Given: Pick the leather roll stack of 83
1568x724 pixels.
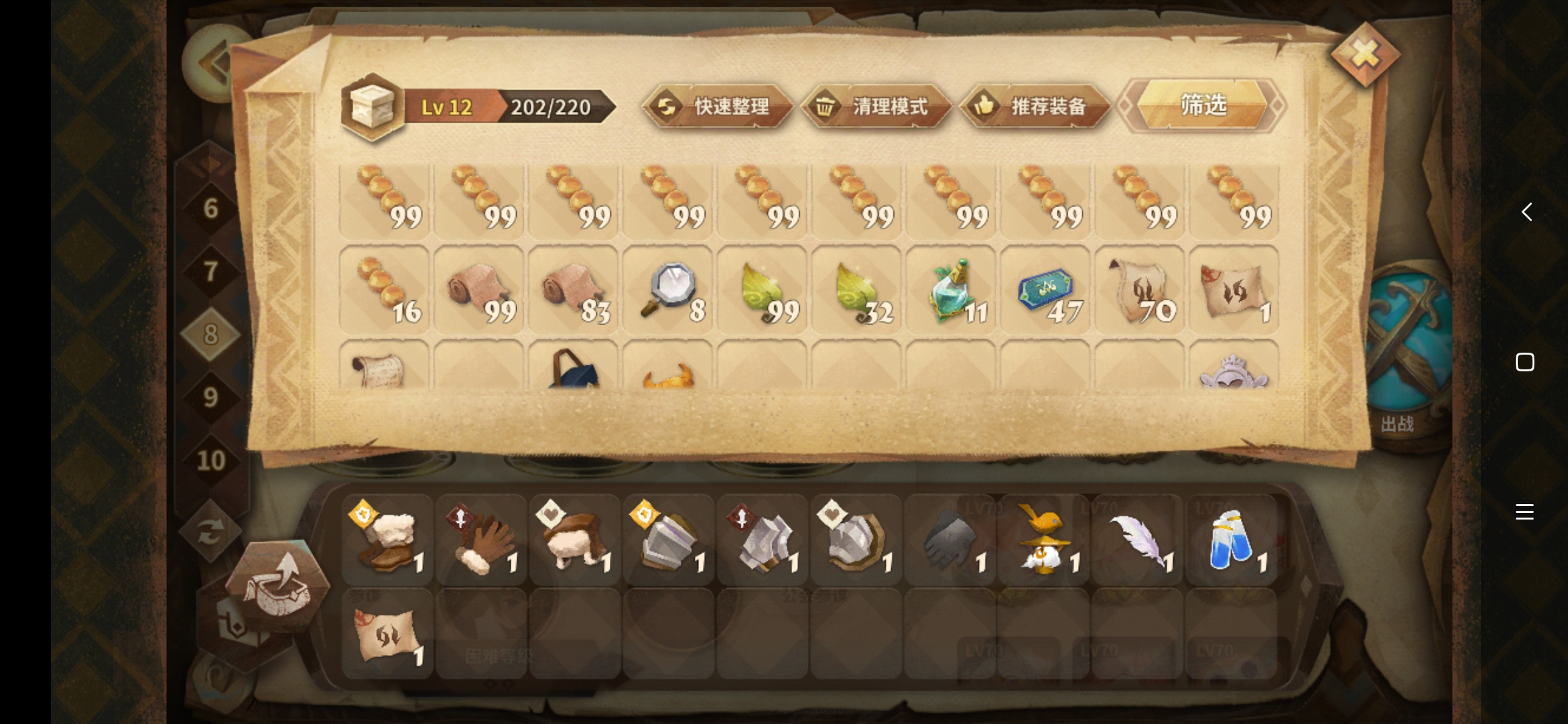Looking at the screenshot, I should pos(574,290).
